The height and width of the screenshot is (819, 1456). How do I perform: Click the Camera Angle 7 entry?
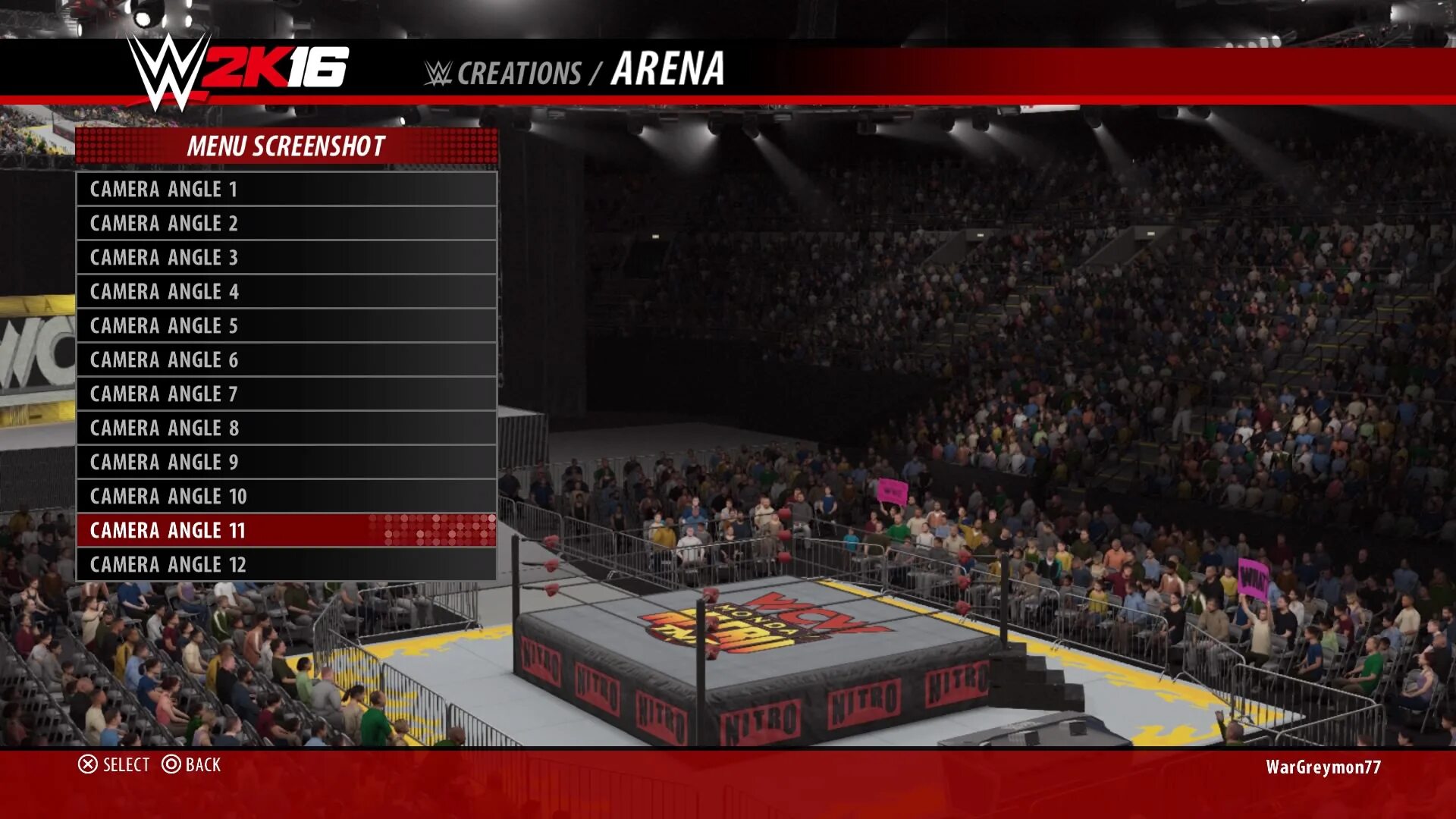point(286,394)
